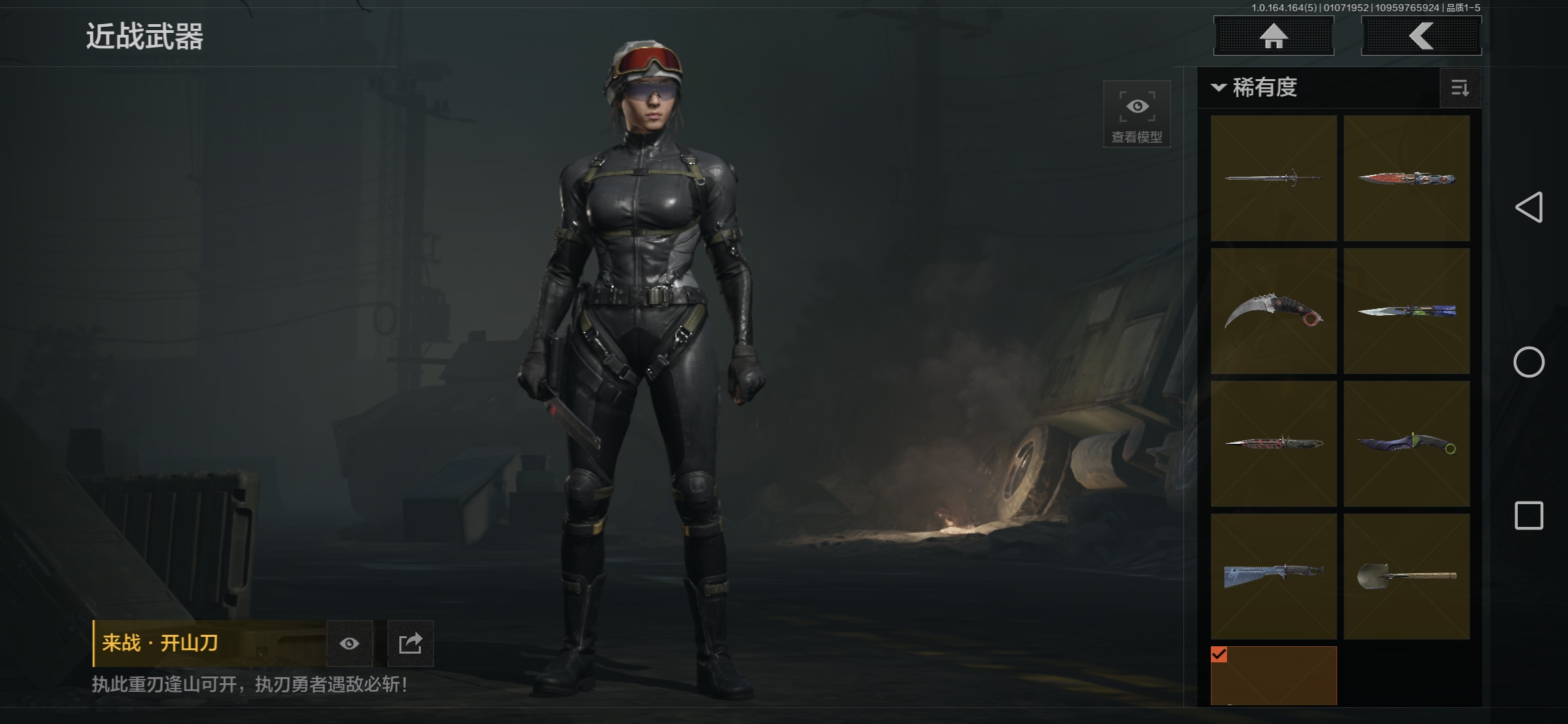
Task: Tap the Android back triangle button
Action: click(1528, 207)
